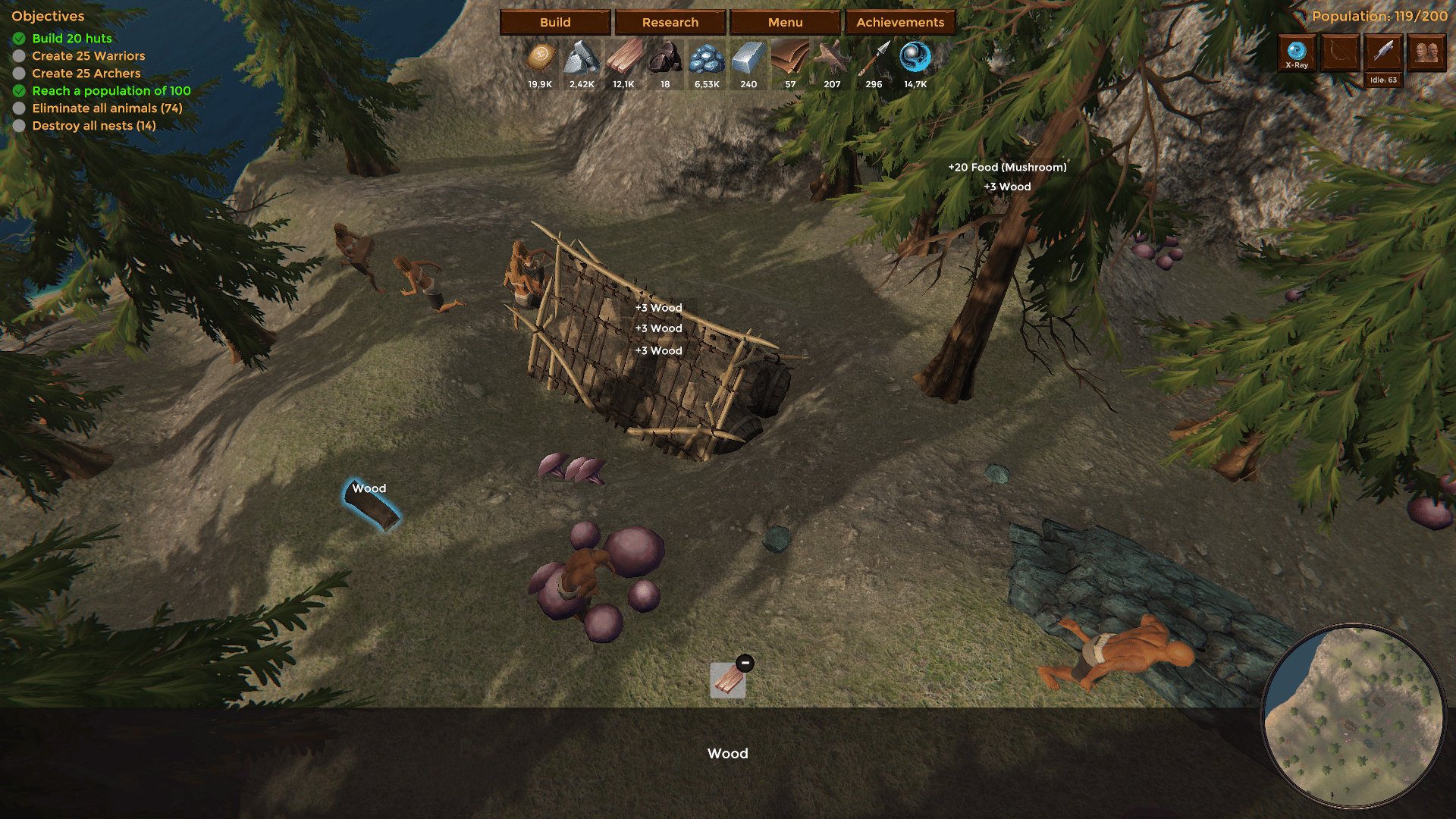The height and width of the screenshot is (819, 1456).
Task: Click the Destroy all nests objective
Action: [93, 126]
